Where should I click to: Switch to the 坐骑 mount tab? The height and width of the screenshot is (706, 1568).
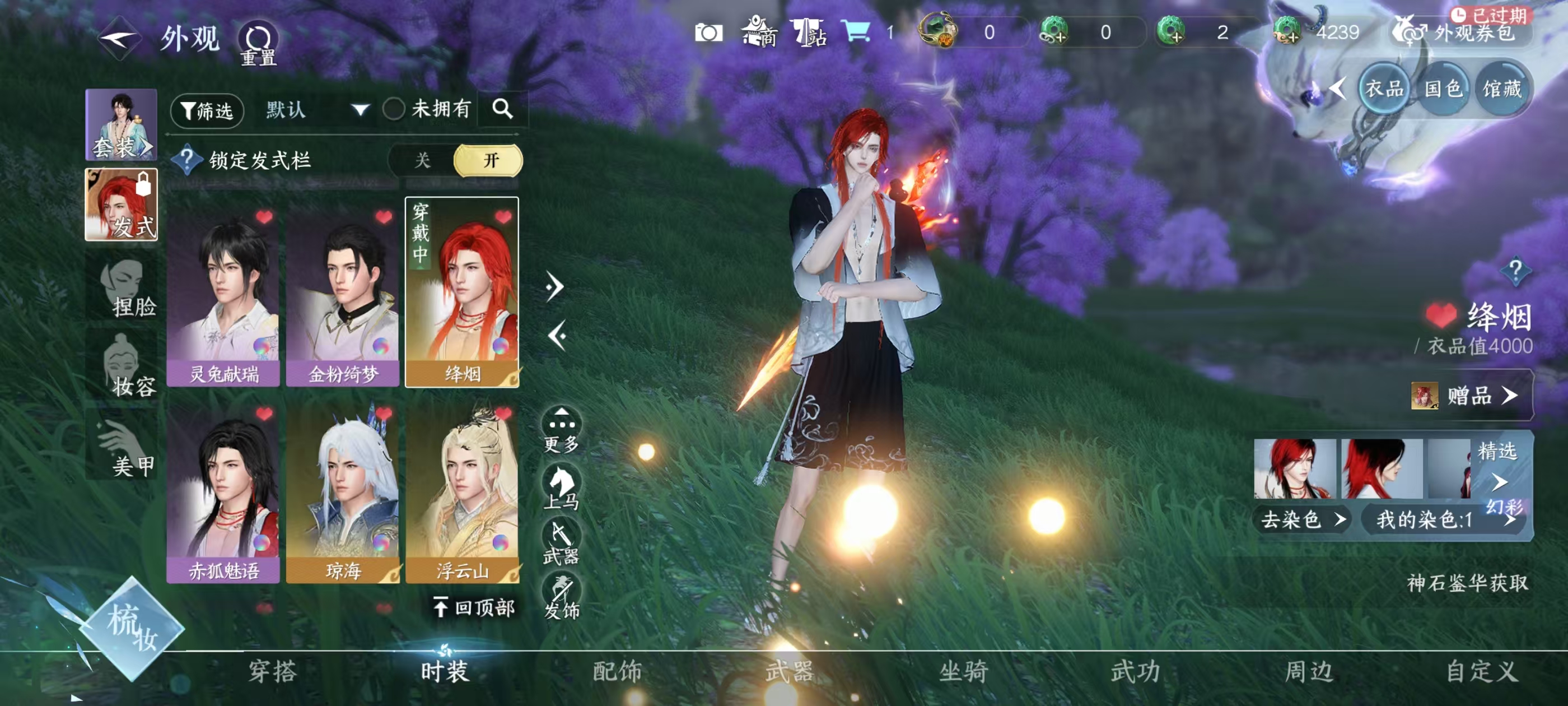tap(963, 671)
